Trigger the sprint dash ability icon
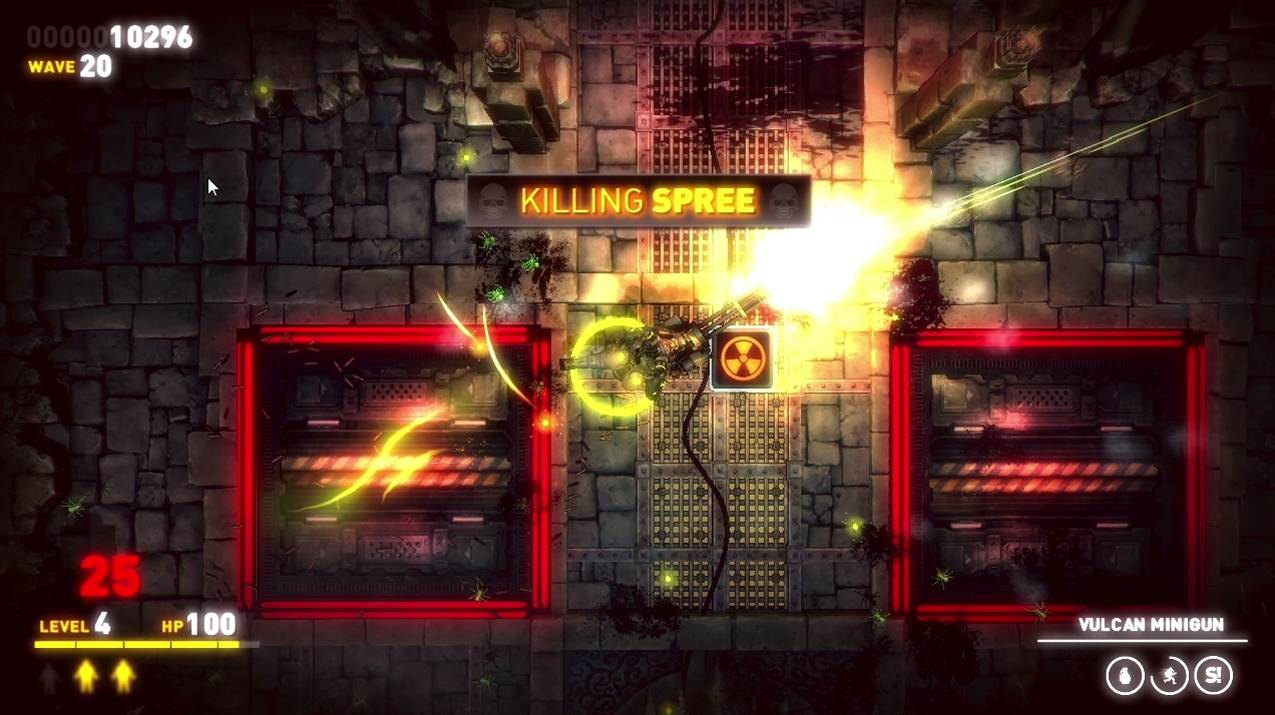Viewport: 1275px width, 715px height. 1169,676
